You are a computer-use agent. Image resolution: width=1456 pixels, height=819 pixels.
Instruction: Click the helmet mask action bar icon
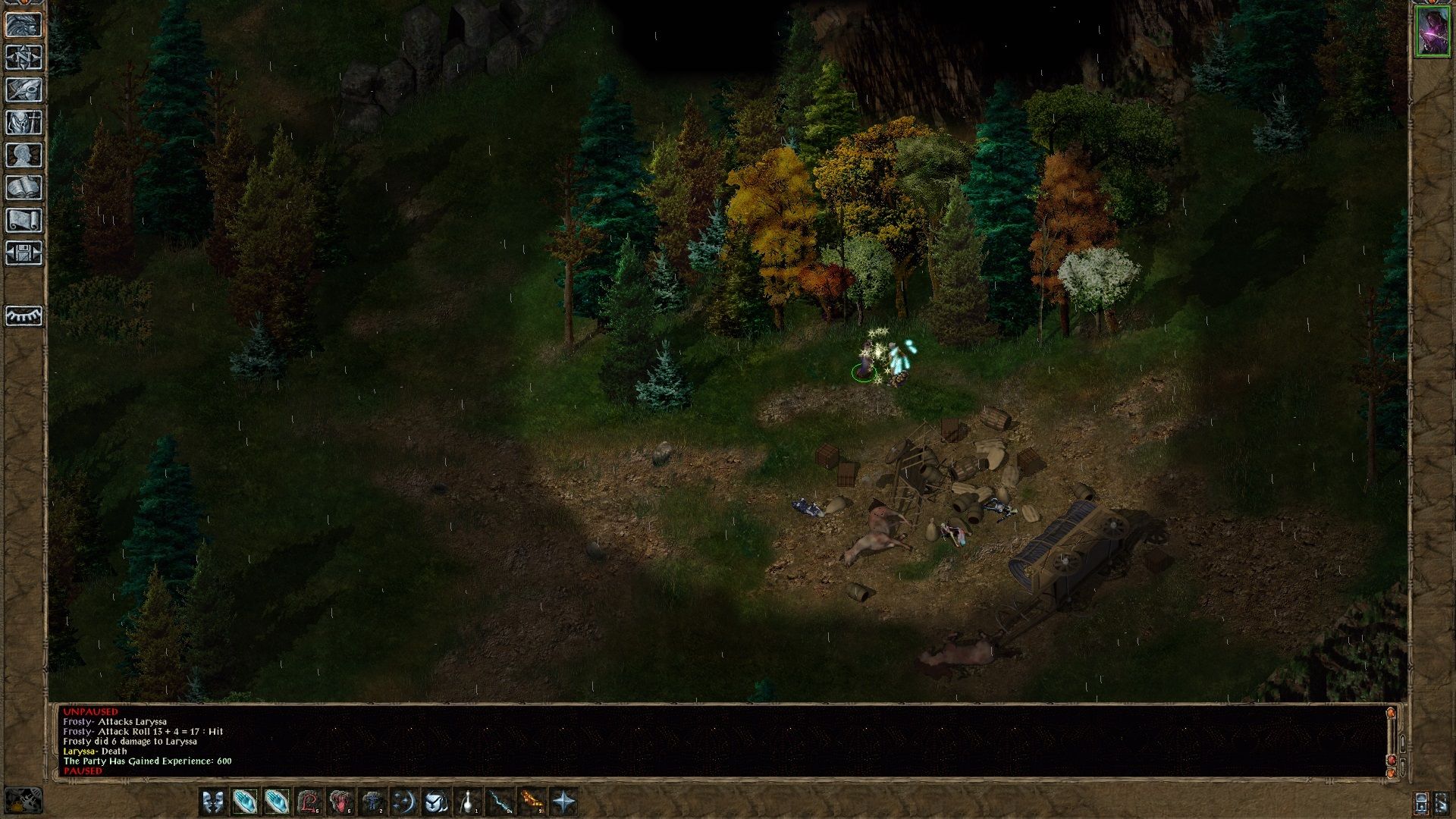(436, 802)
